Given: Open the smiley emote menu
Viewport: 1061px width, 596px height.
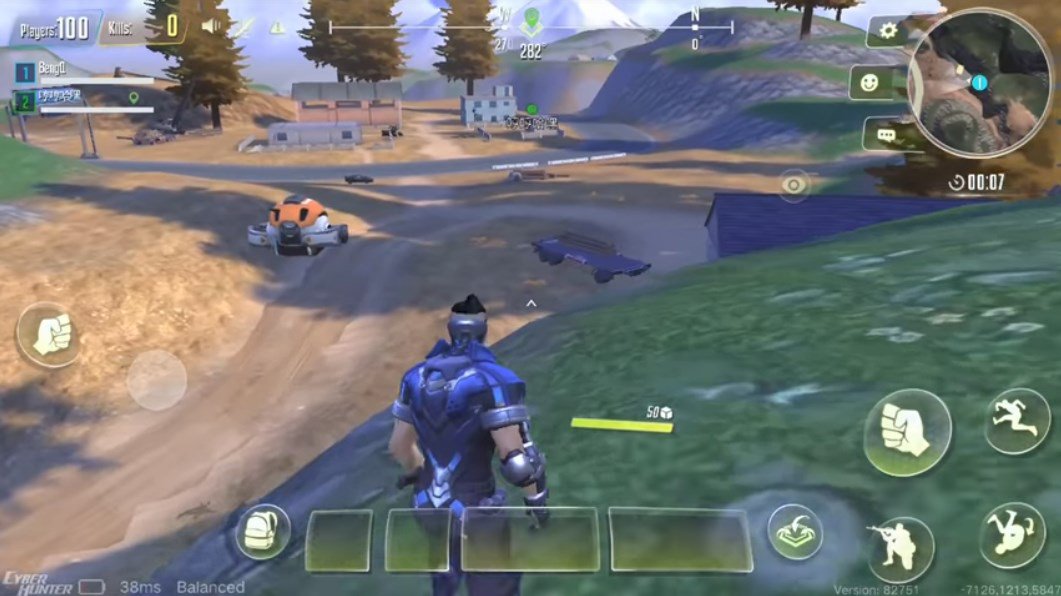Looking at the screenshot, I should tap(869, 83).
